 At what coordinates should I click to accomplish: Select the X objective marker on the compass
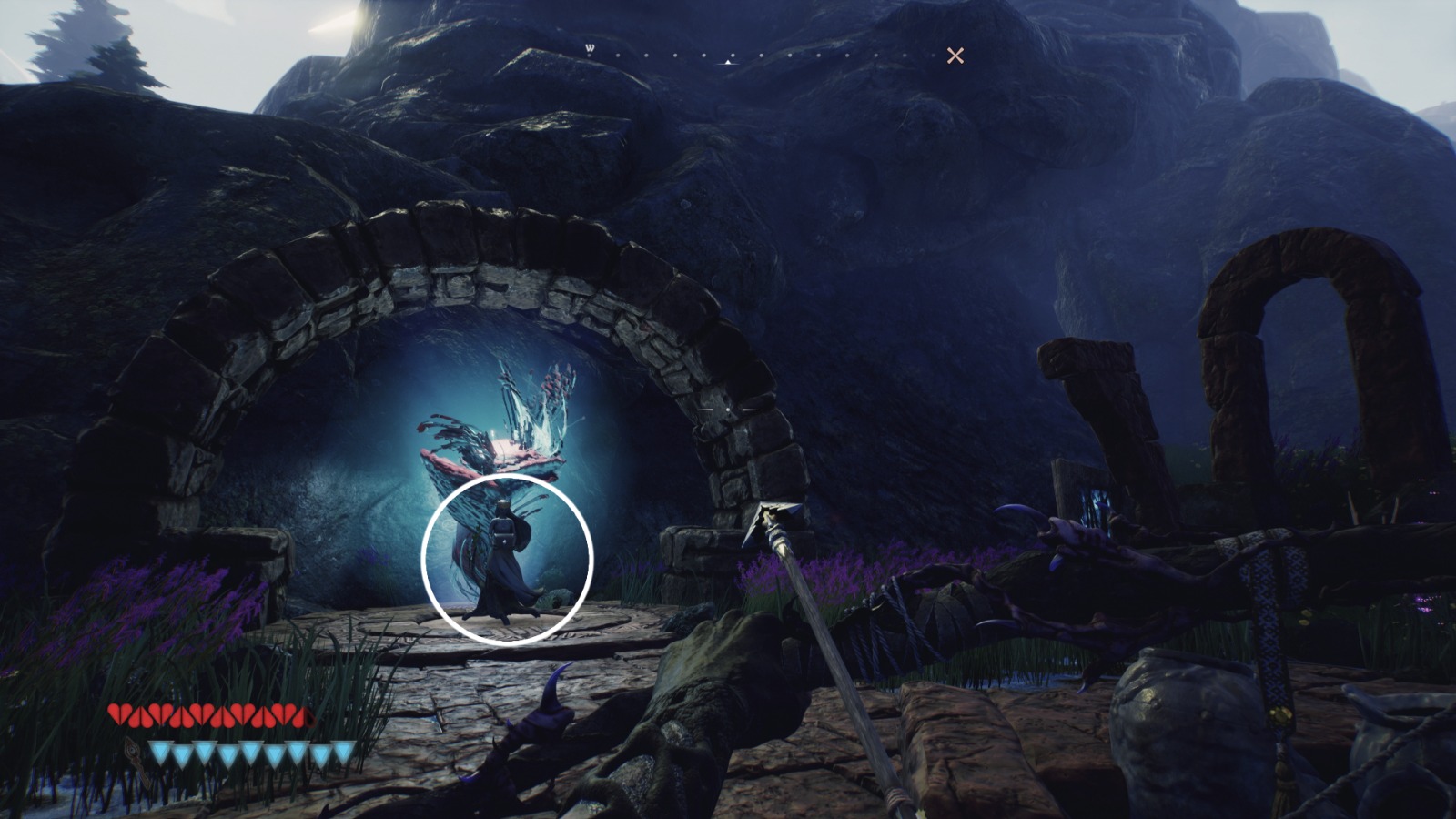955,56
